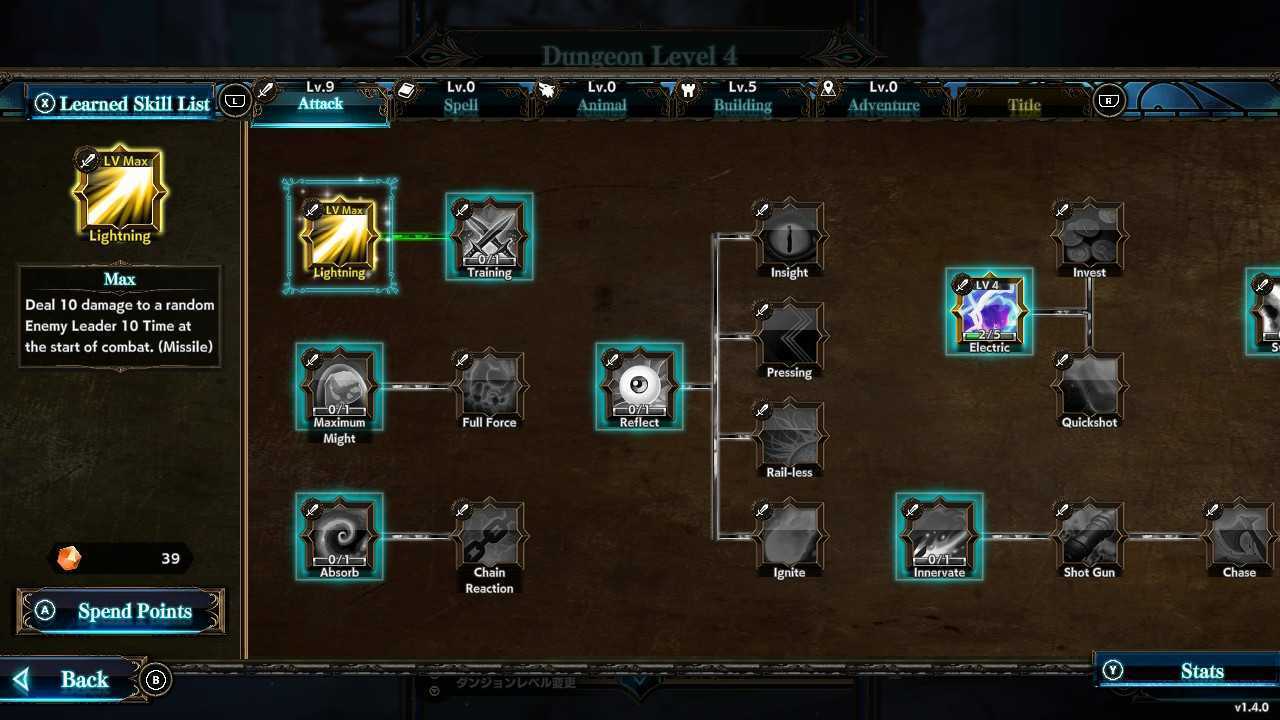Select the Ignite skill icon
The image size is (1280, 720).
pyautogui.click(x=788, y=535)
